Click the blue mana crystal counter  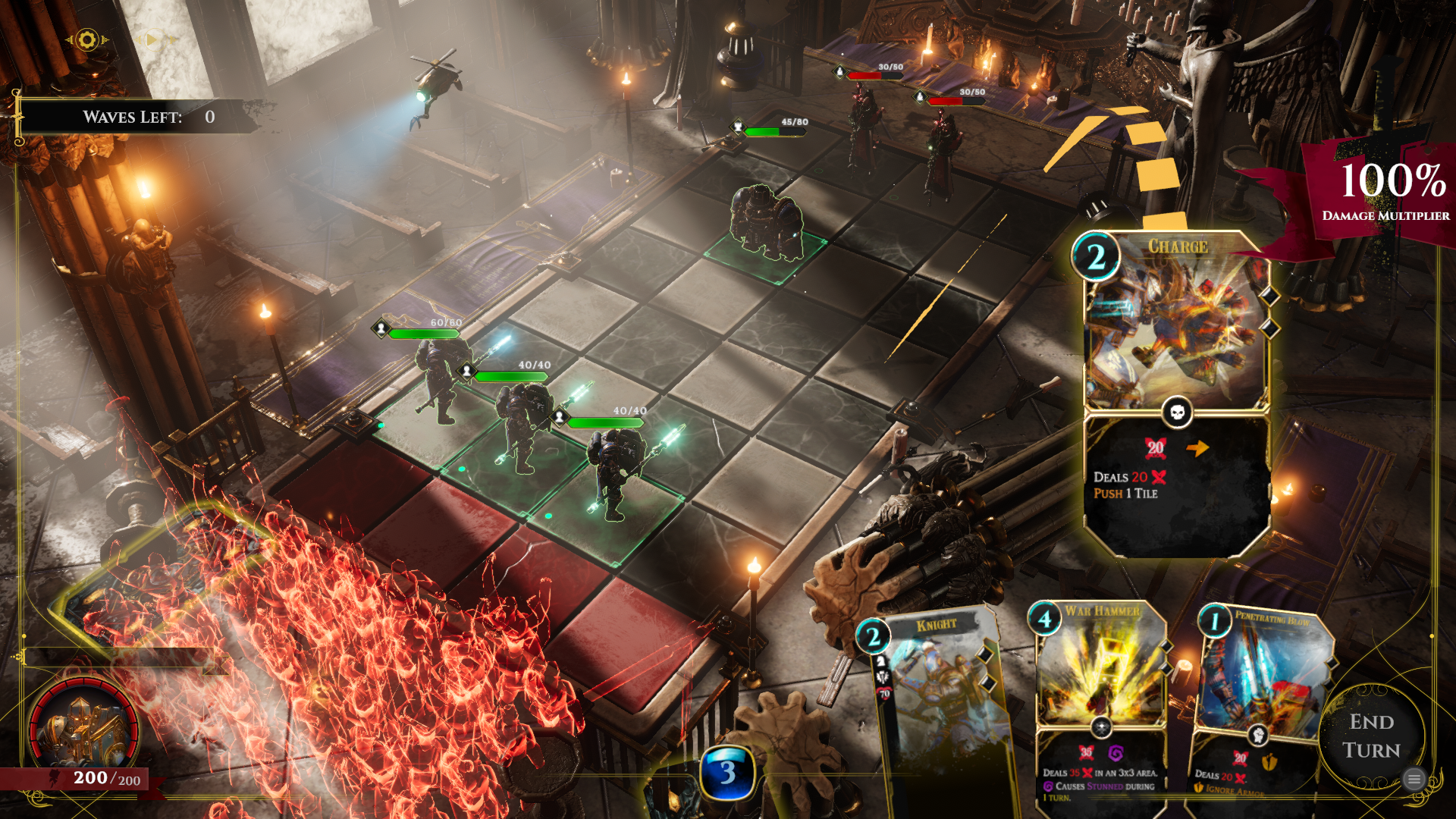pyautogui.click(x=727, y=773)
